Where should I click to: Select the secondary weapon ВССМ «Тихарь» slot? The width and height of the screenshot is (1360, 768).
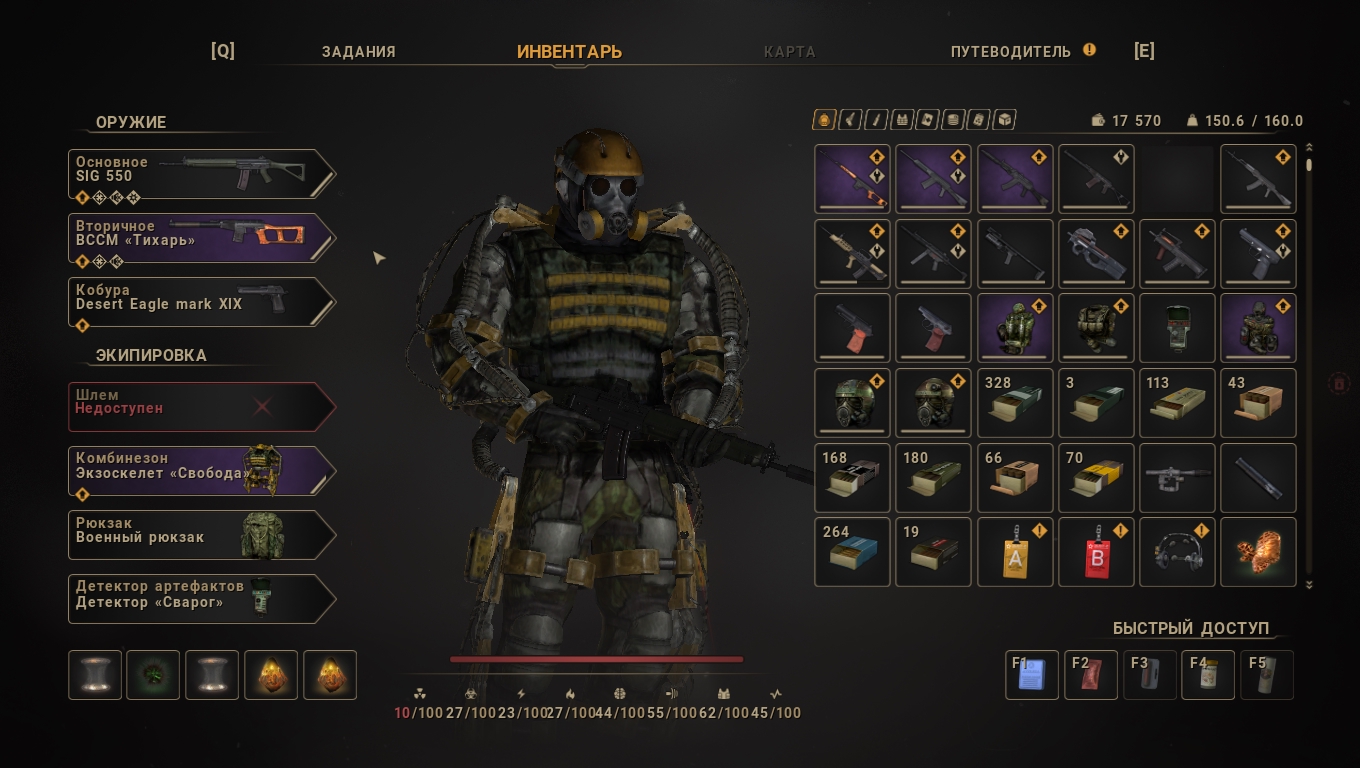pos(200,239)
